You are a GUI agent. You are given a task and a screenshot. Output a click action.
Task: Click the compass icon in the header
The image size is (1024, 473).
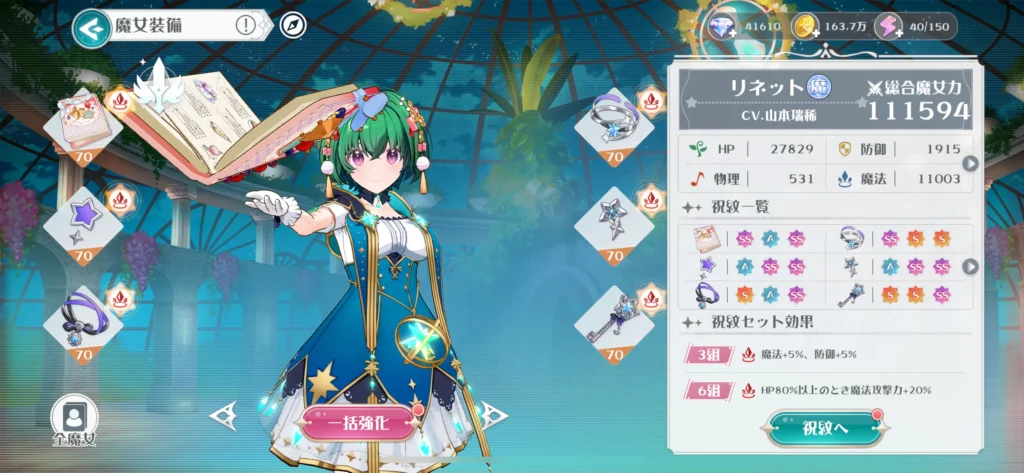[x=292, y=26]
